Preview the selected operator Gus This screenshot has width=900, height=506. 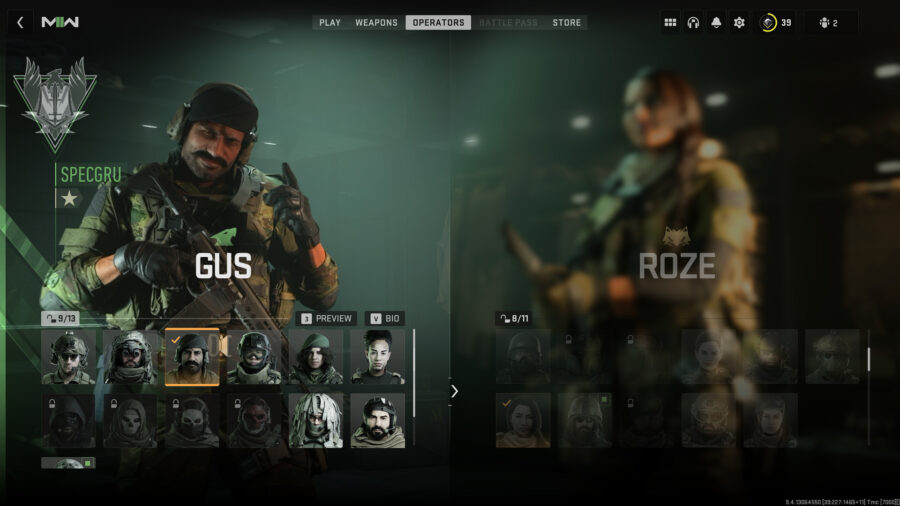327,318
